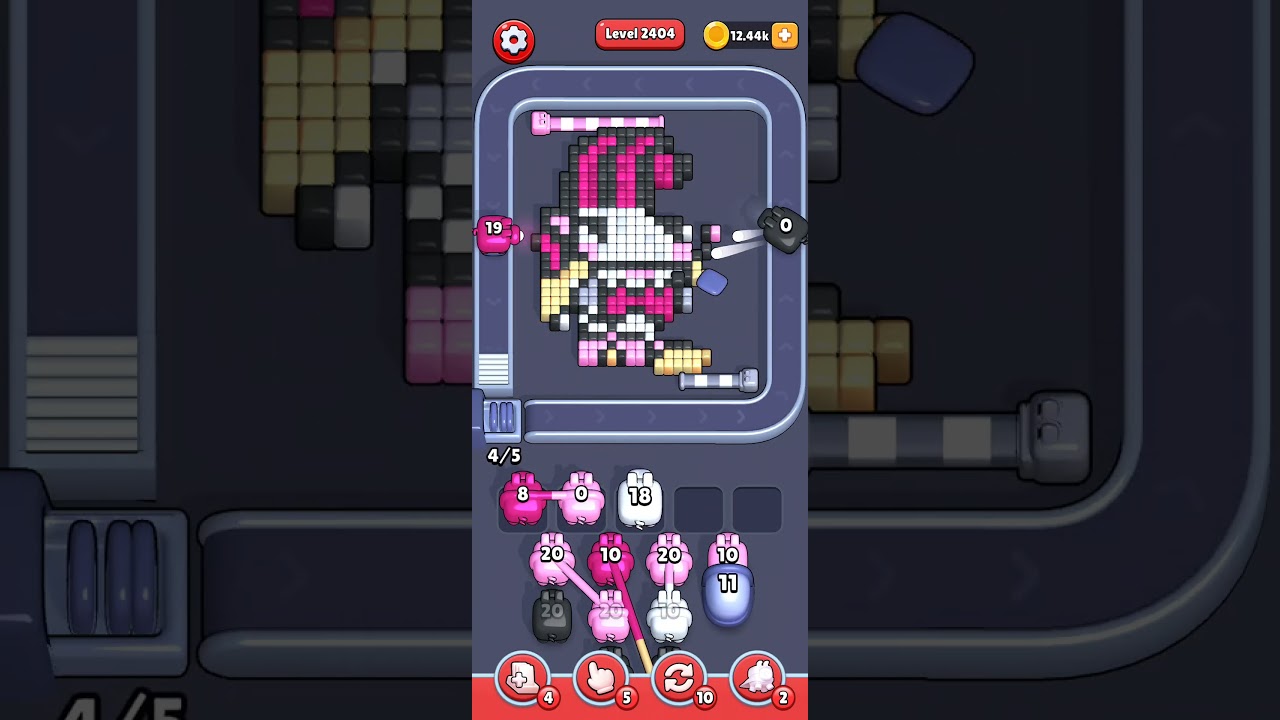The image size is (1280, 720).
Task: Tap the gold coin icon in the header
Action: 717,33
